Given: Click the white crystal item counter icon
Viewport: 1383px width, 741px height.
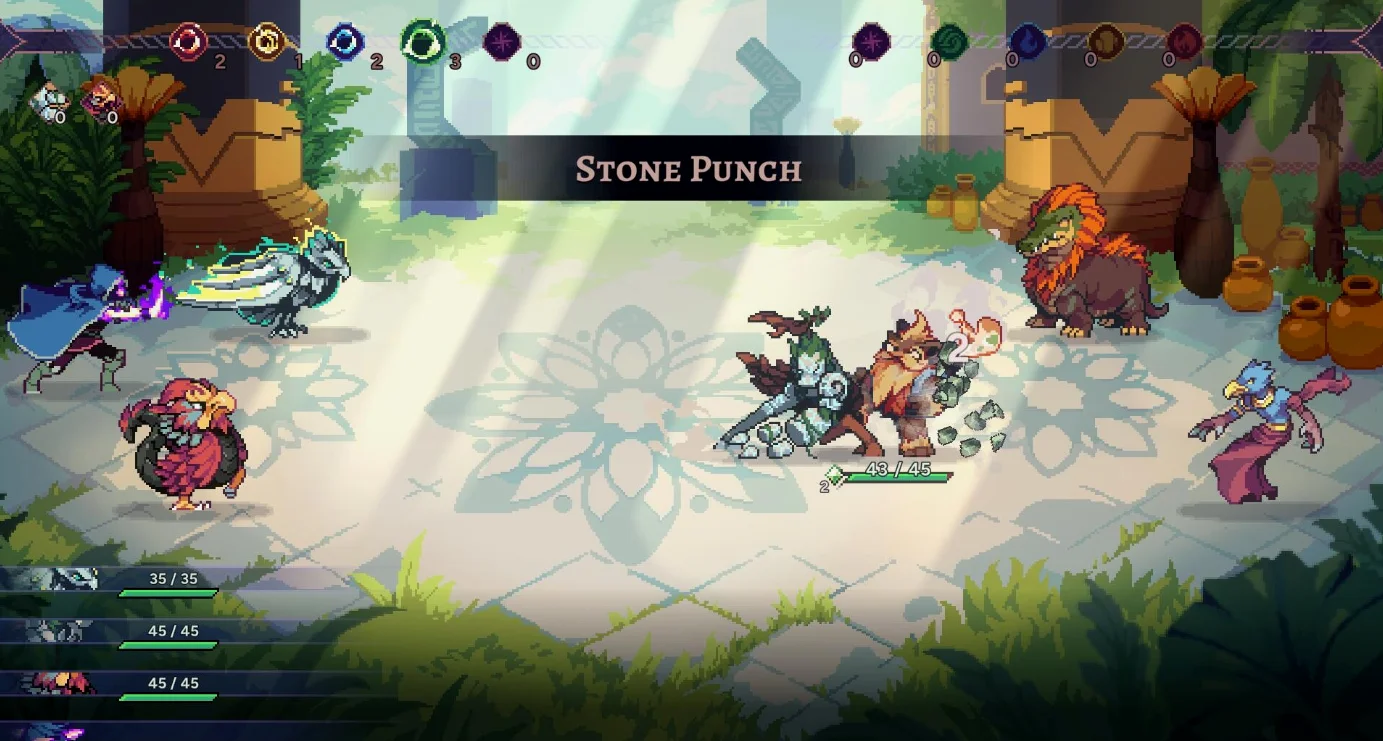Looking at the screenshot, I should tap(46, 101).
